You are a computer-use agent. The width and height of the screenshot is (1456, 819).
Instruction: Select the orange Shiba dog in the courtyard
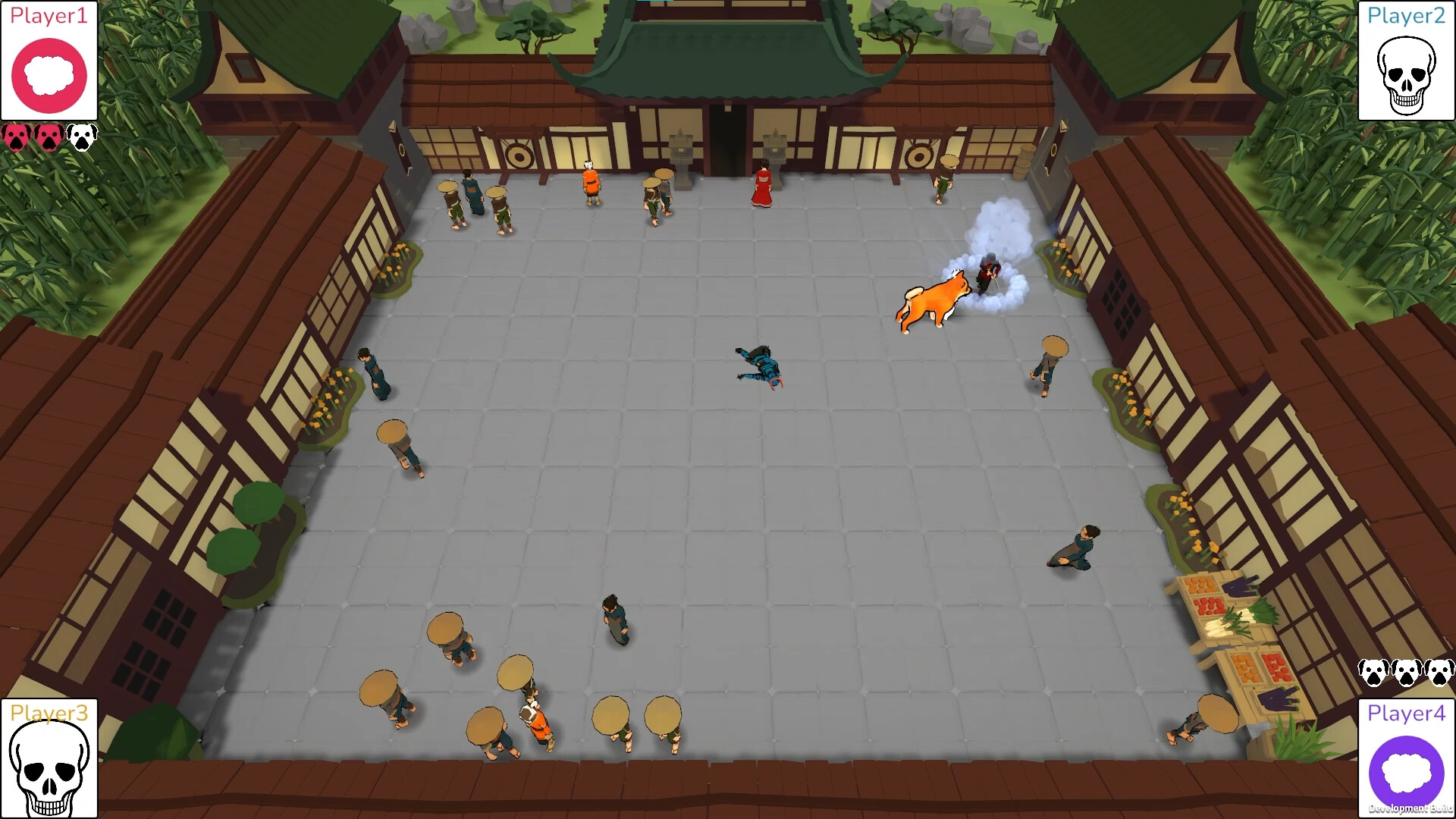(x=933, y=300)
